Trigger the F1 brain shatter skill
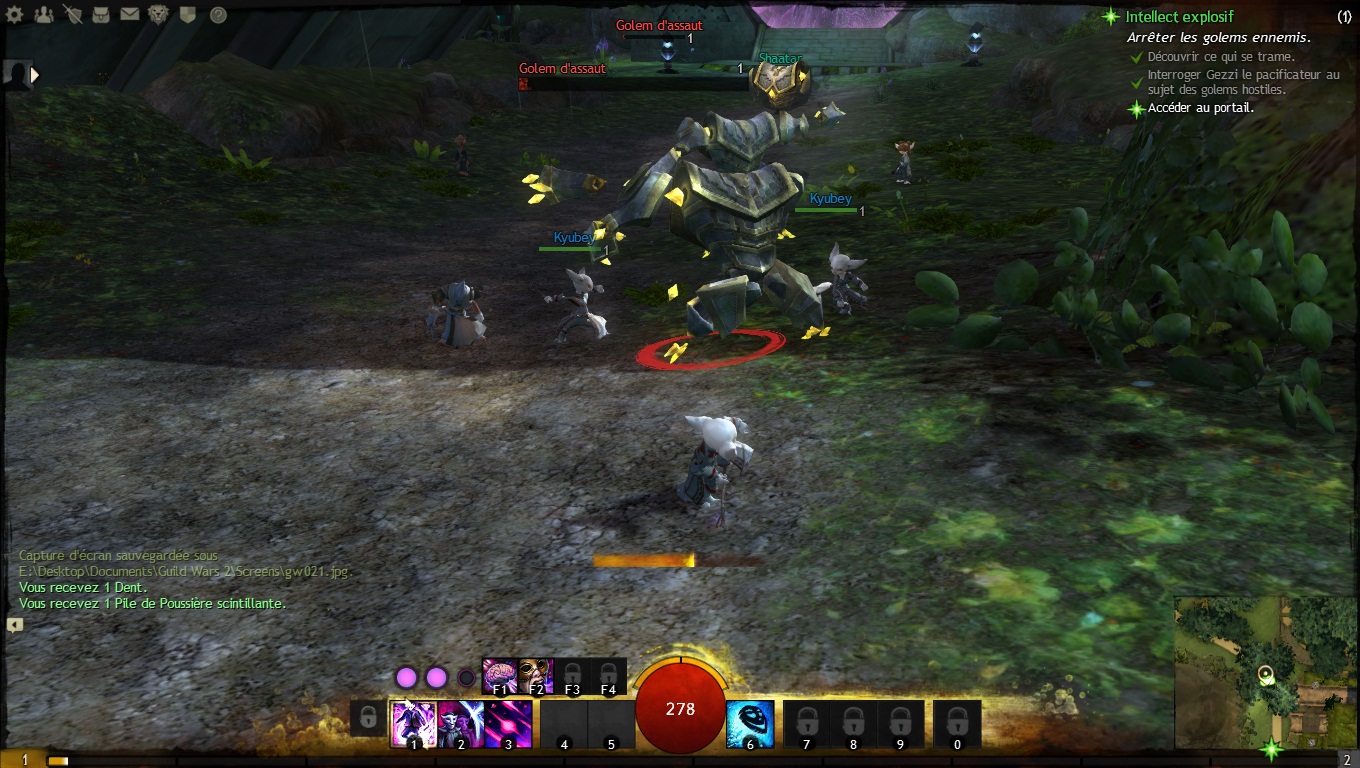This screenshot has width=1360, height=768. 499,675
